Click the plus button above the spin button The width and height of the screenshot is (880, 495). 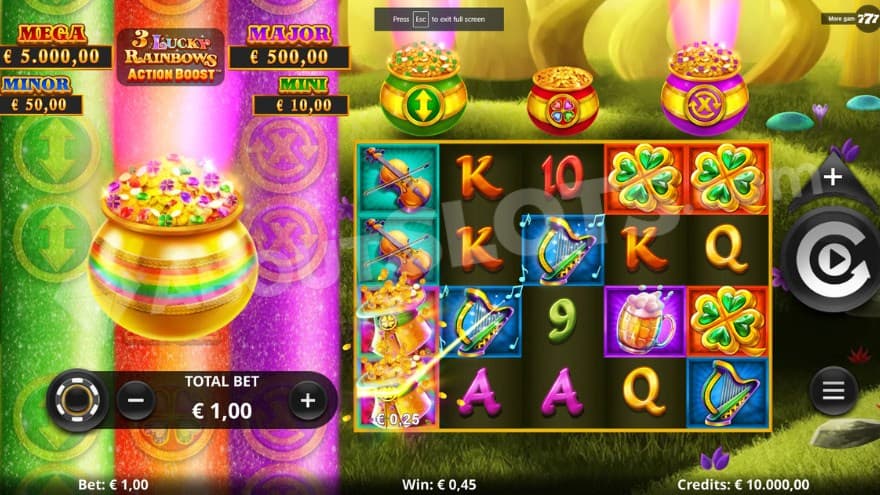click(833, 177)
